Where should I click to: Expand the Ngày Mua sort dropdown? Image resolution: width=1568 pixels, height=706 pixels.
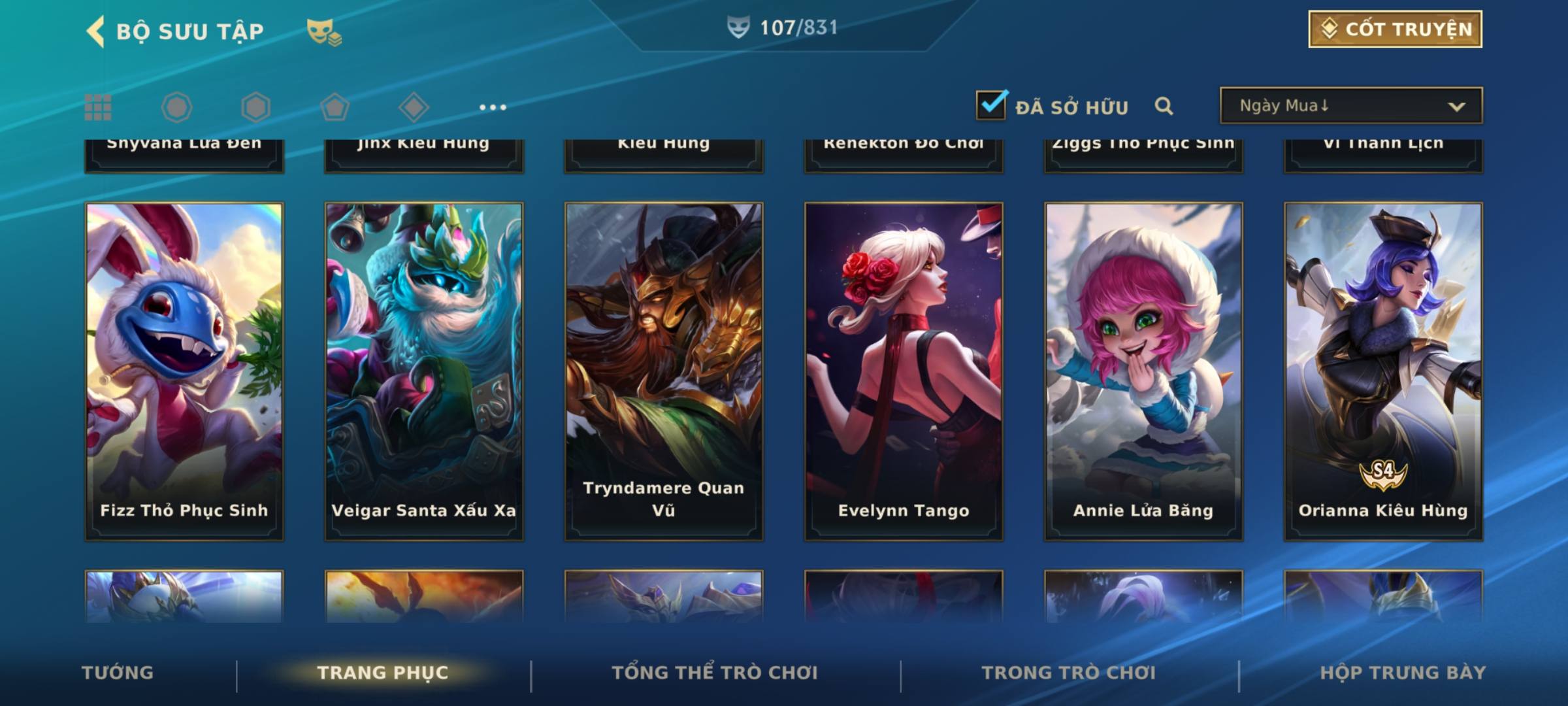pyautogui.click(x=1350, y=106)
